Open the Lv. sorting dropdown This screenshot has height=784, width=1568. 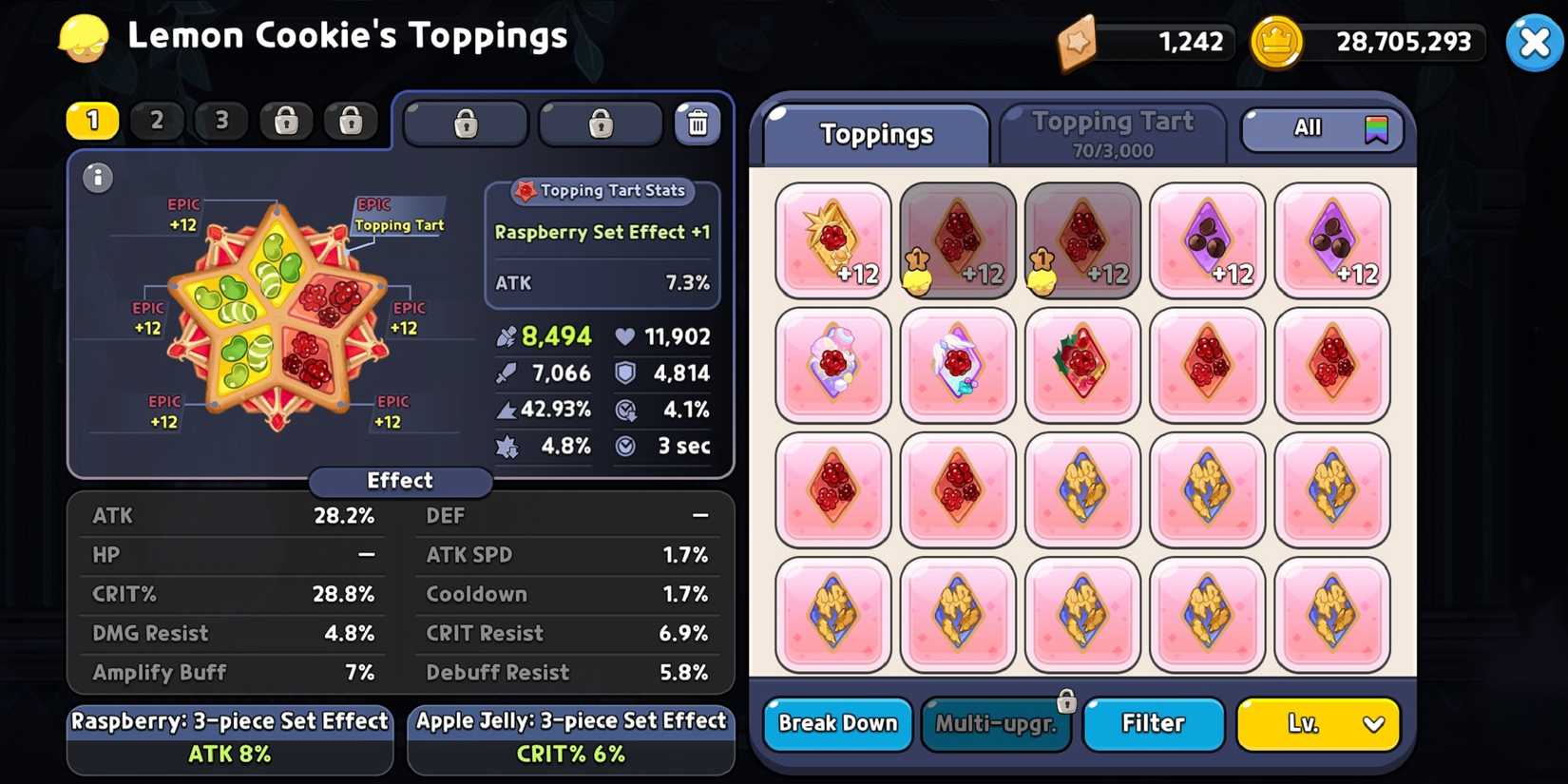click(x=1317, y=724)
